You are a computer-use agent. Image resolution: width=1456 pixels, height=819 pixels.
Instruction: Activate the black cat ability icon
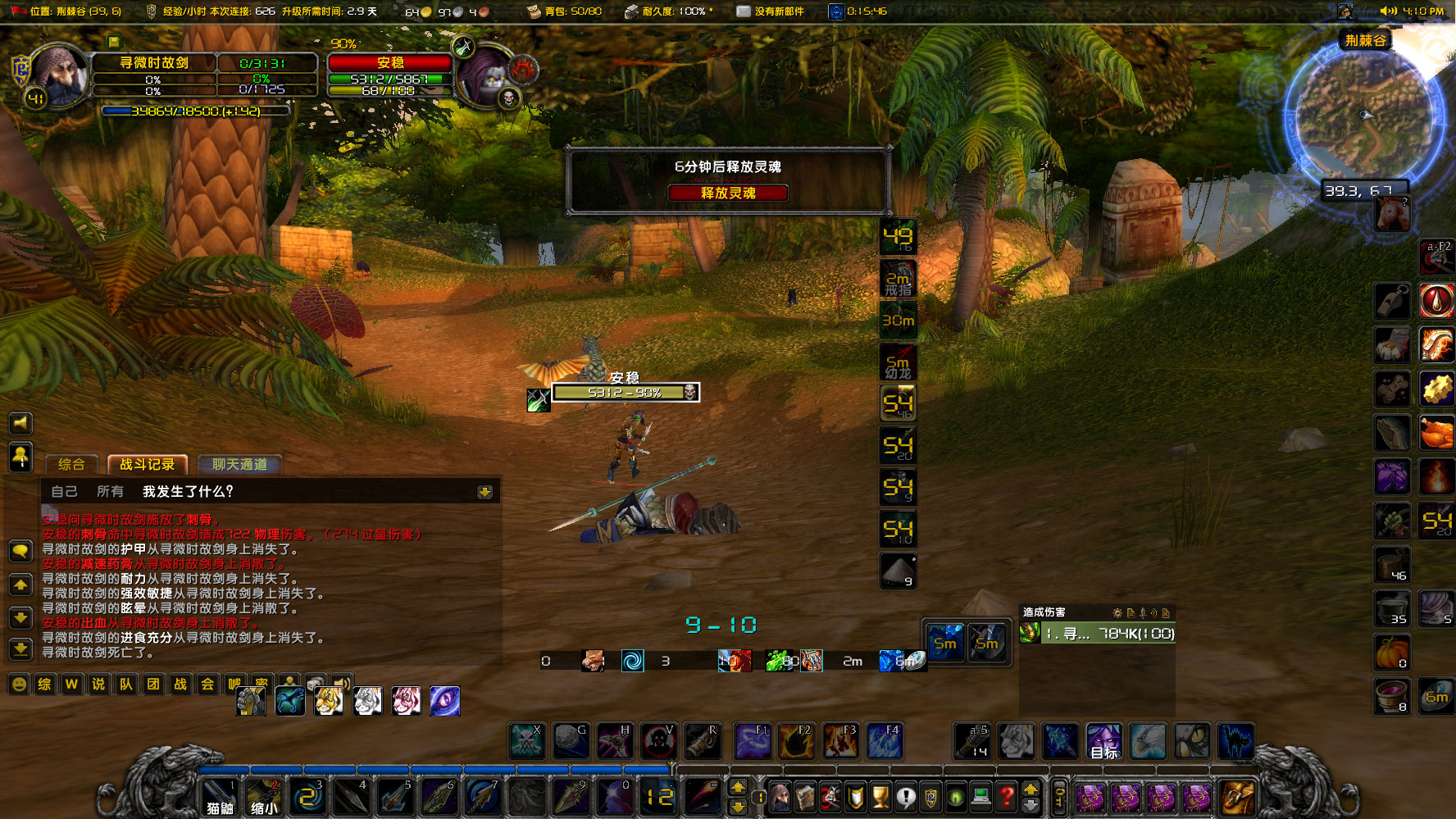pos(1235,740)
